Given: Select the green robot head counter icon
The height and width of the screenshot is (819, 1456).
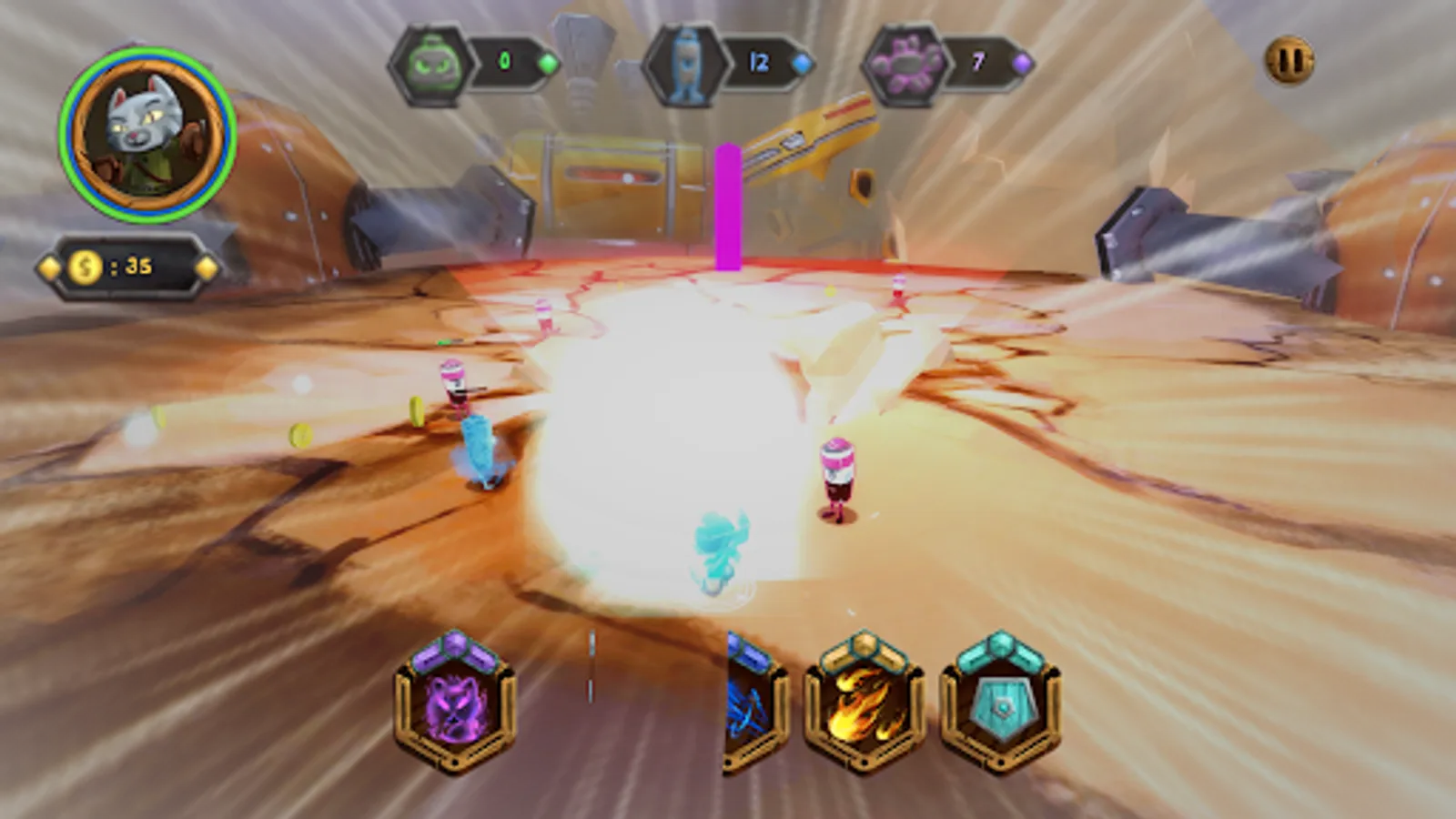Looking at the screenshot, I should (434, 62).
